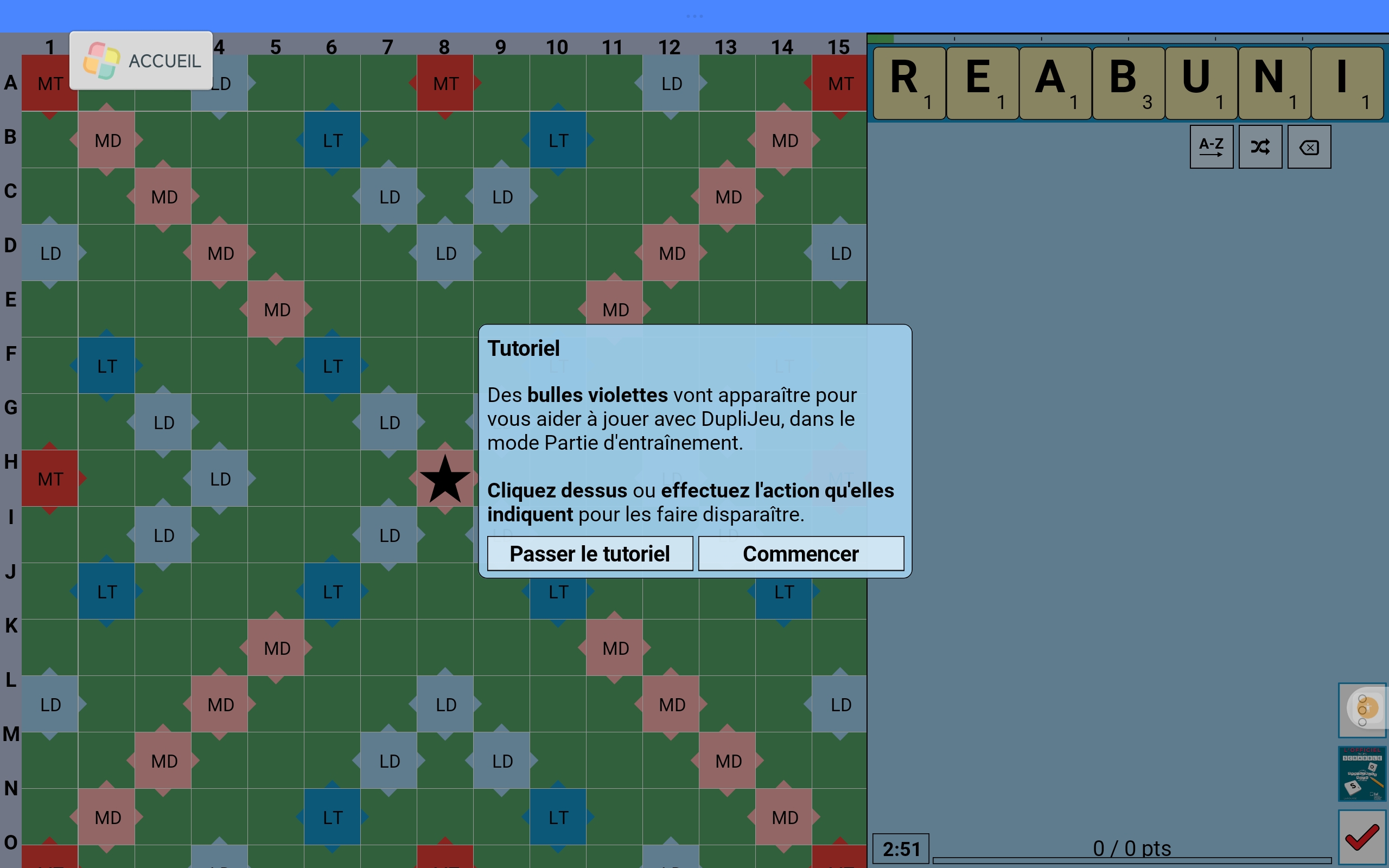Shuffle the rack letters

tap(1260, 147)
